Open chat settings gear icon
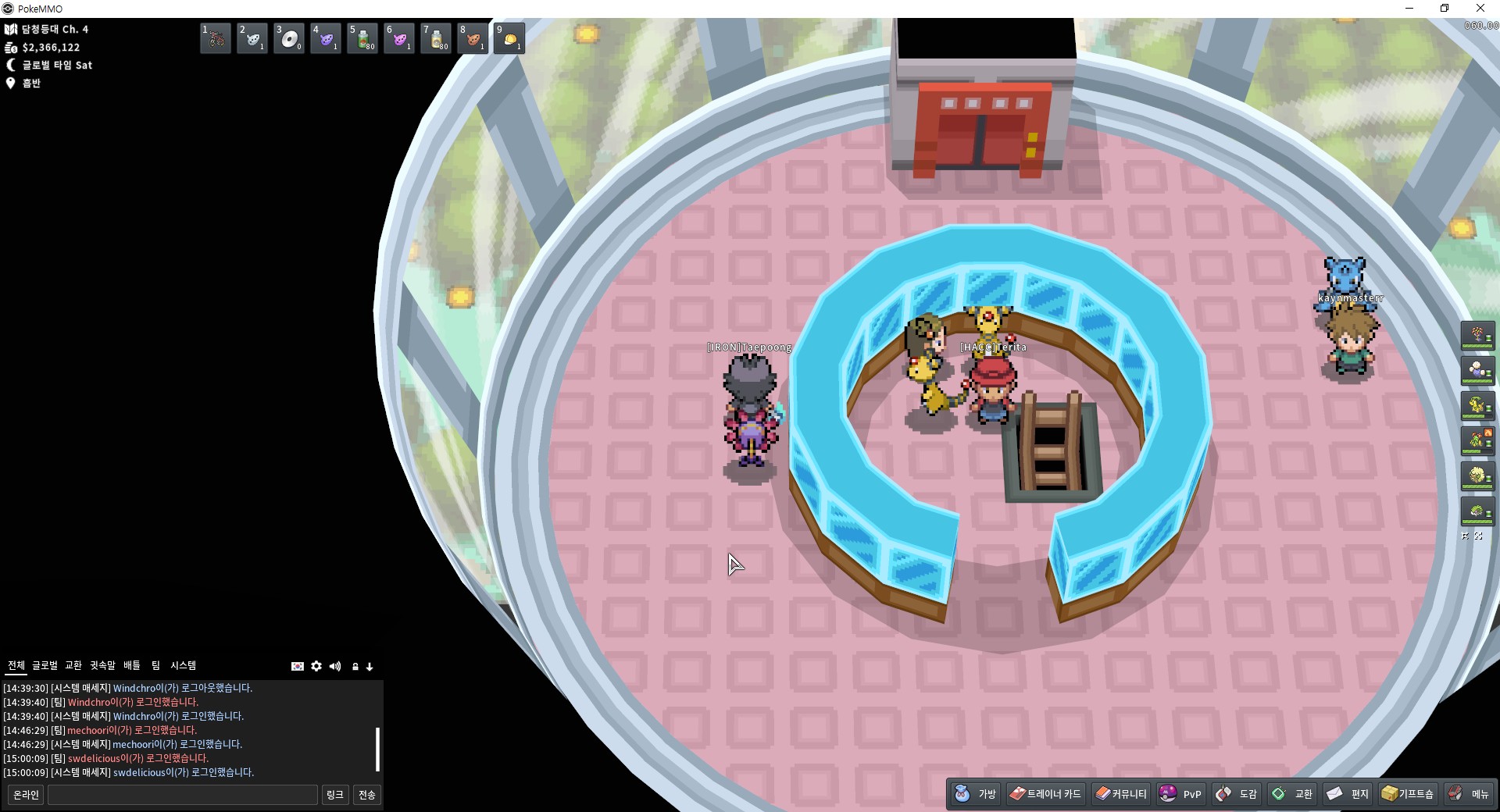The height and width of the screenshot is (812, 1500). (x=316, y=666)
